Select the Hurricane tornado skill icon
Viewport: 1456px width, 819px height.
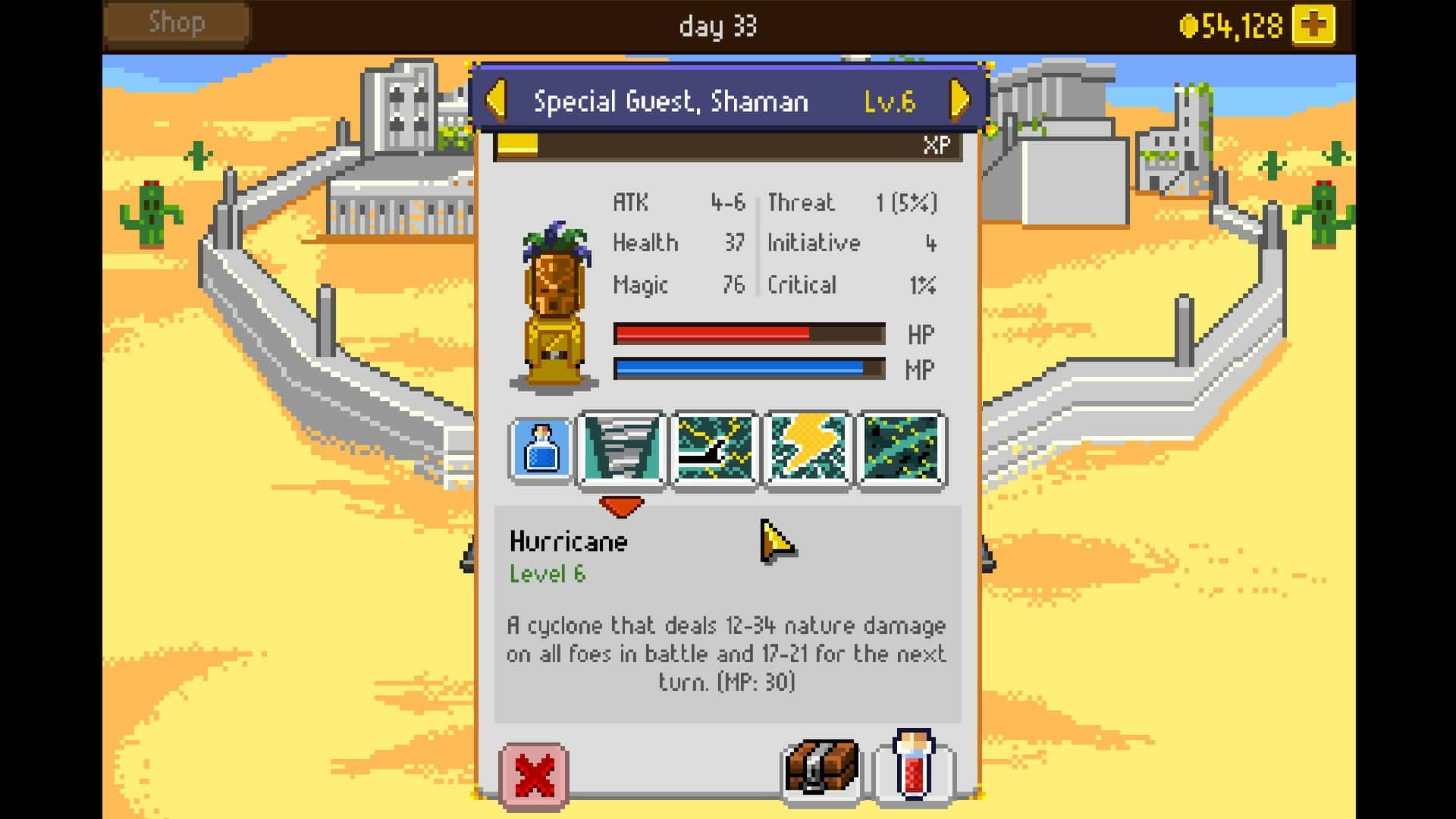pyautogui.click(x=623, y=449)
